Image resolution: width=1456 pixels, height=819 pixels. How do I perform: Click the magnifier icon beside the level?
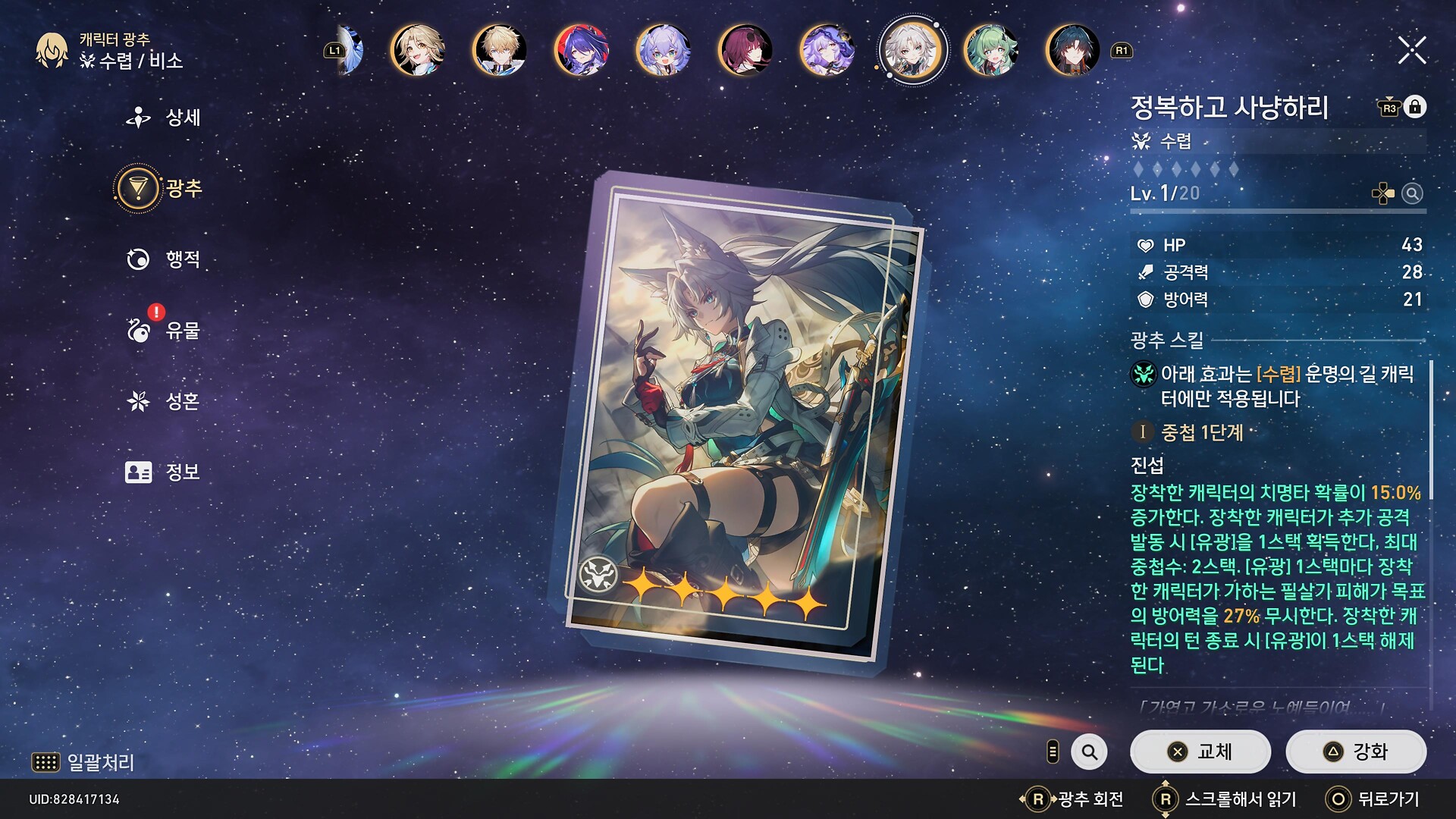1412,194
